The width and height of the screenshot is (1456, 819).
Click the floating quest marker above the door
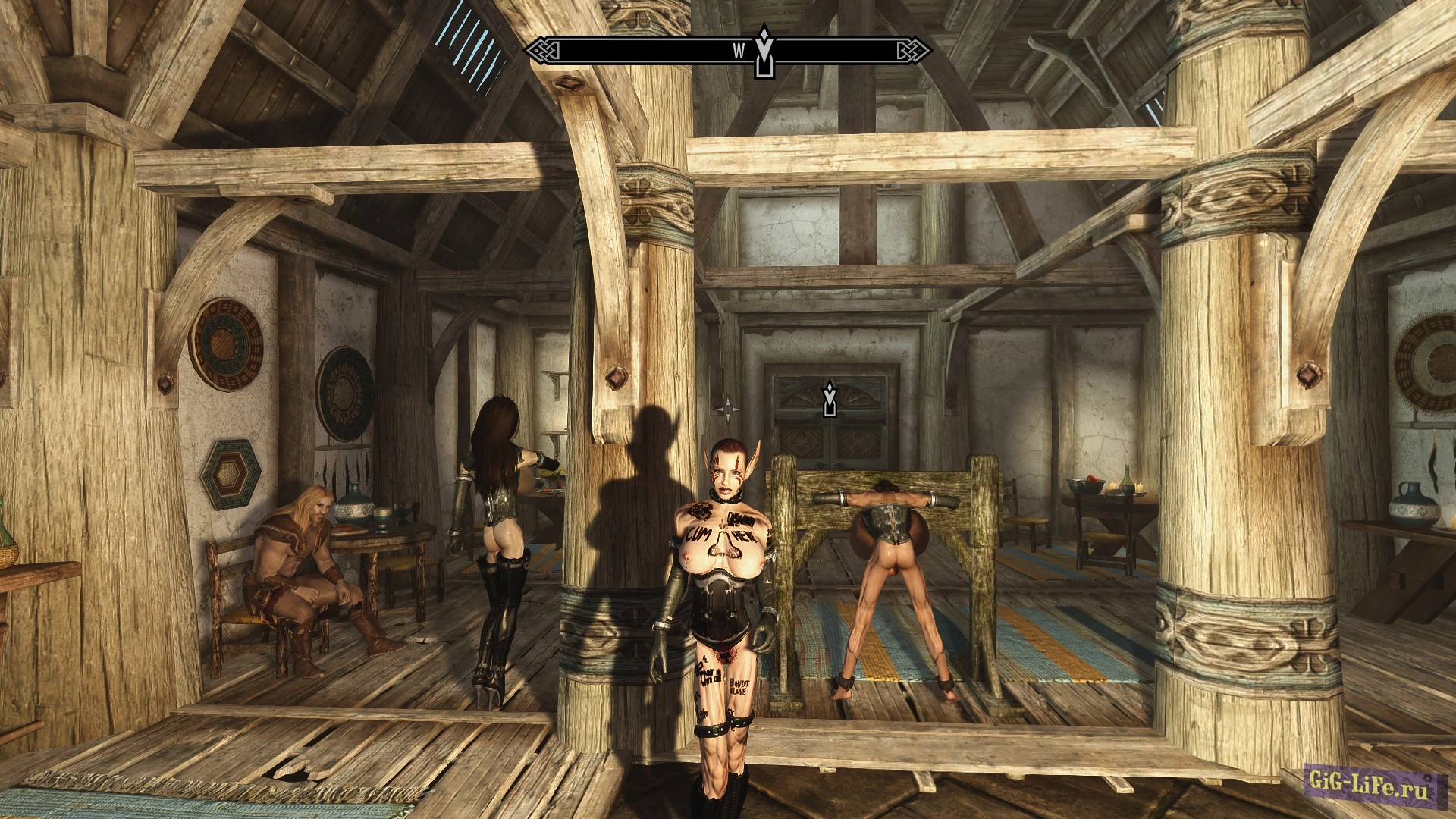(830, 399)
